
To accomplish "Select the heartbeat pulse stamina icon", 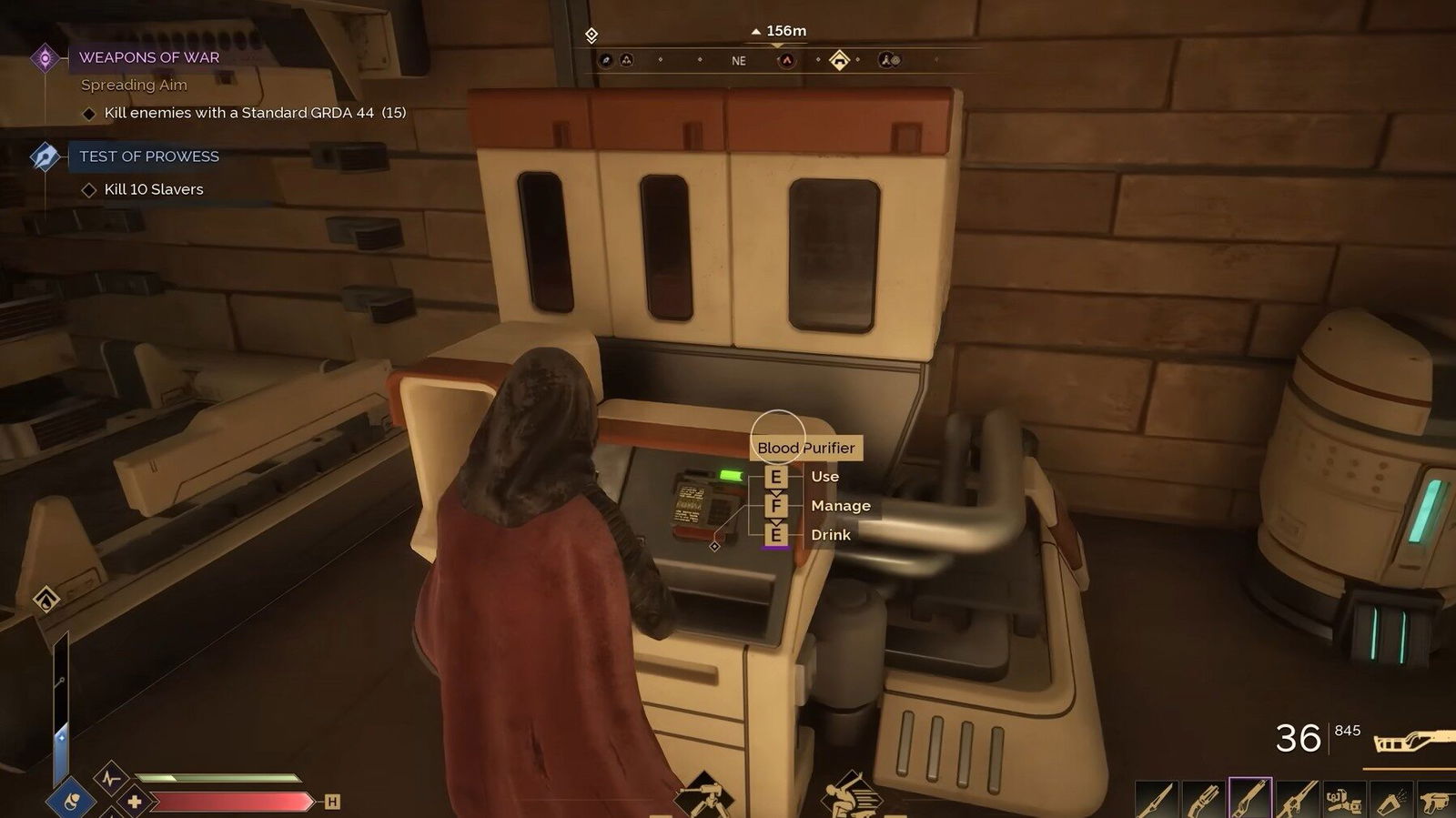I will 111,779.
